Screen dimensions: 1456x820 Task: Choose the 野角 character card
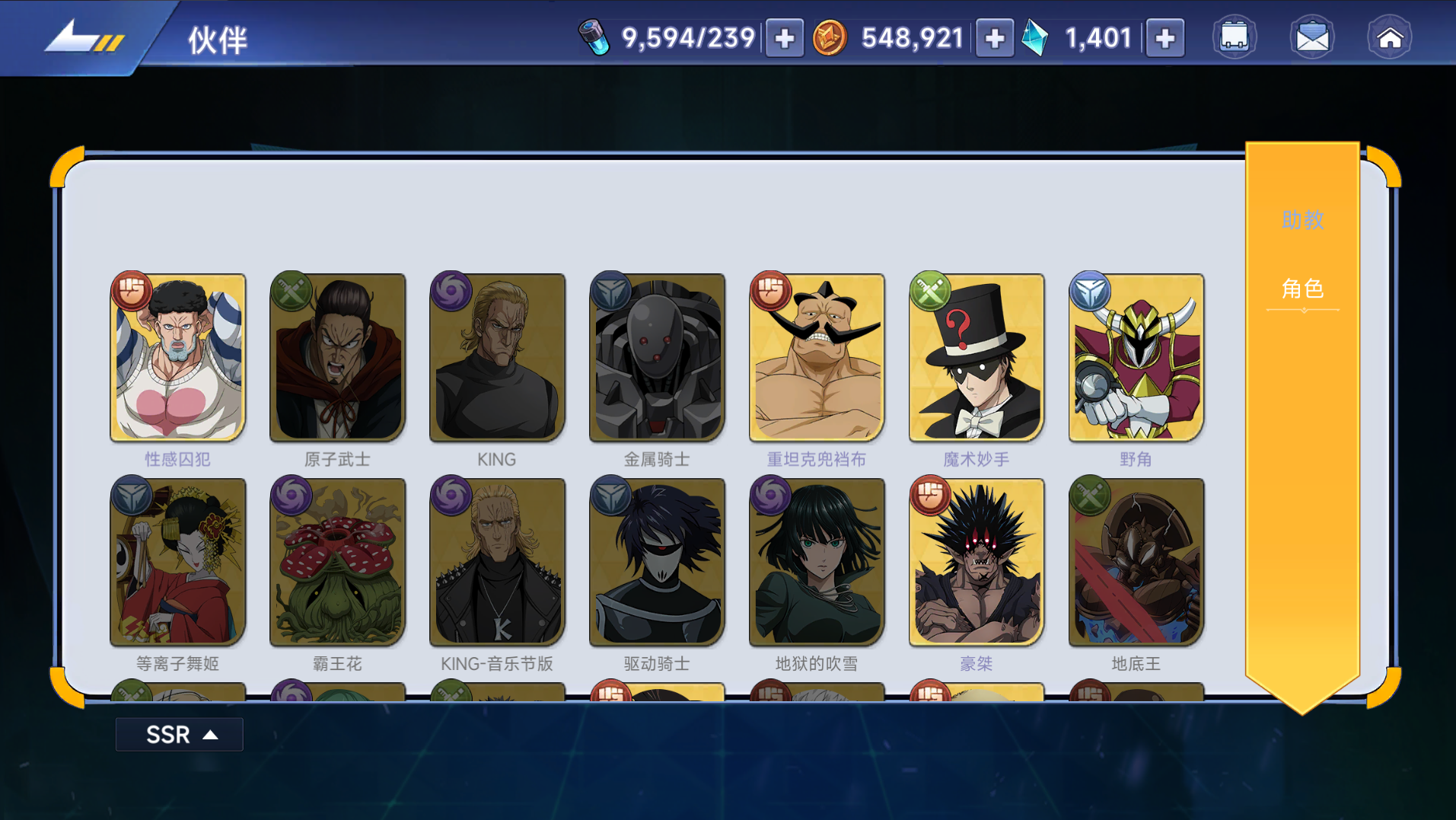coord(1136,358)
